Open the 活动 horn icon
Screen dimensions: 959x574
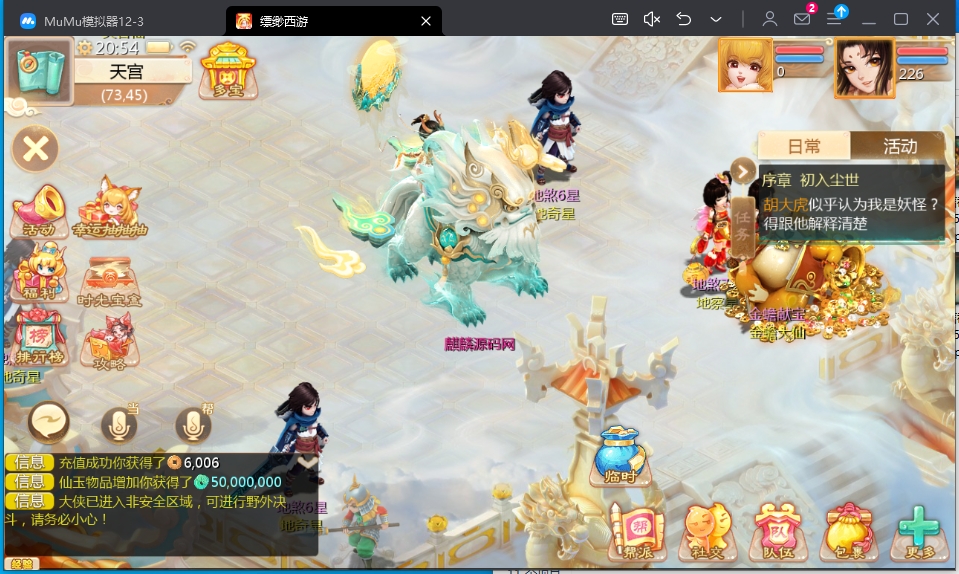click(39, 209)
